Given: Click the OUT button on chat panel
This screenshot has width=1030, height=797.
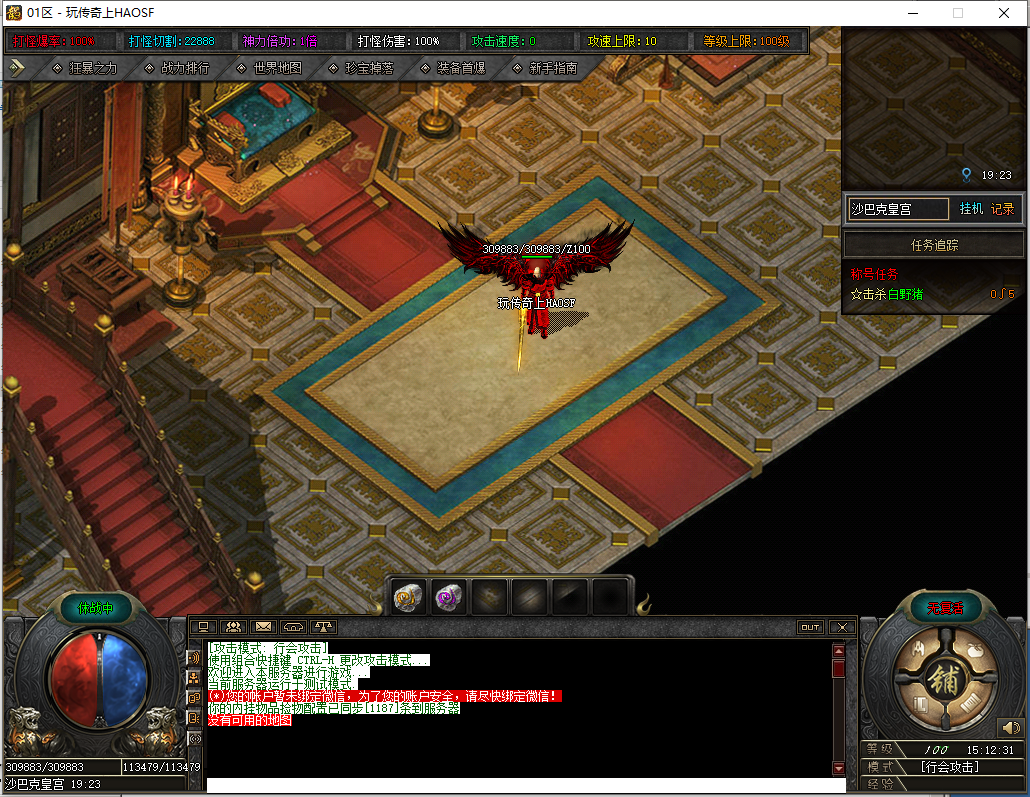Looking at the screenshot, I should pos(810,627).
